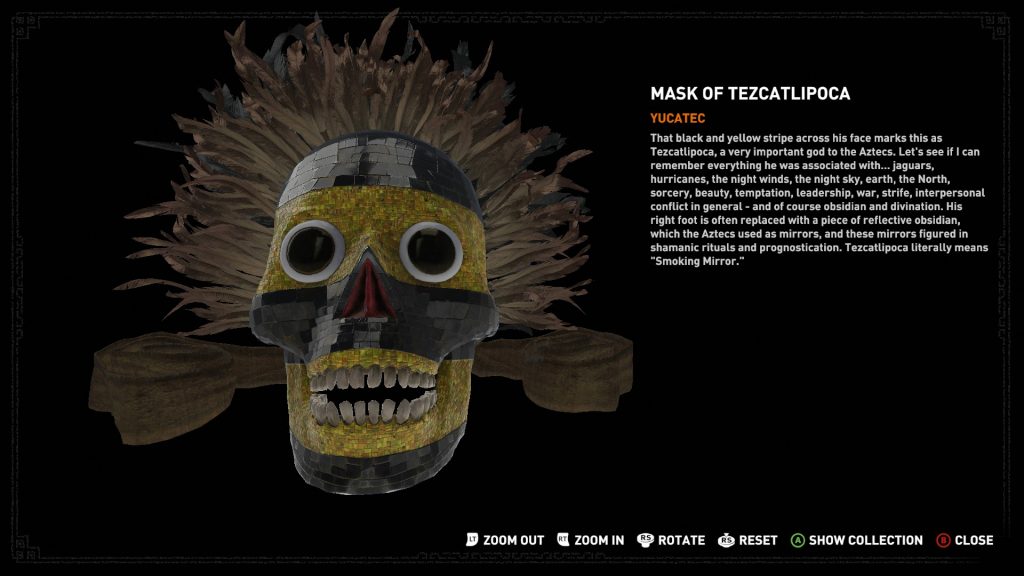Zoom in on the mask
Screen dimensions: 1024x576
pos(591,540)
